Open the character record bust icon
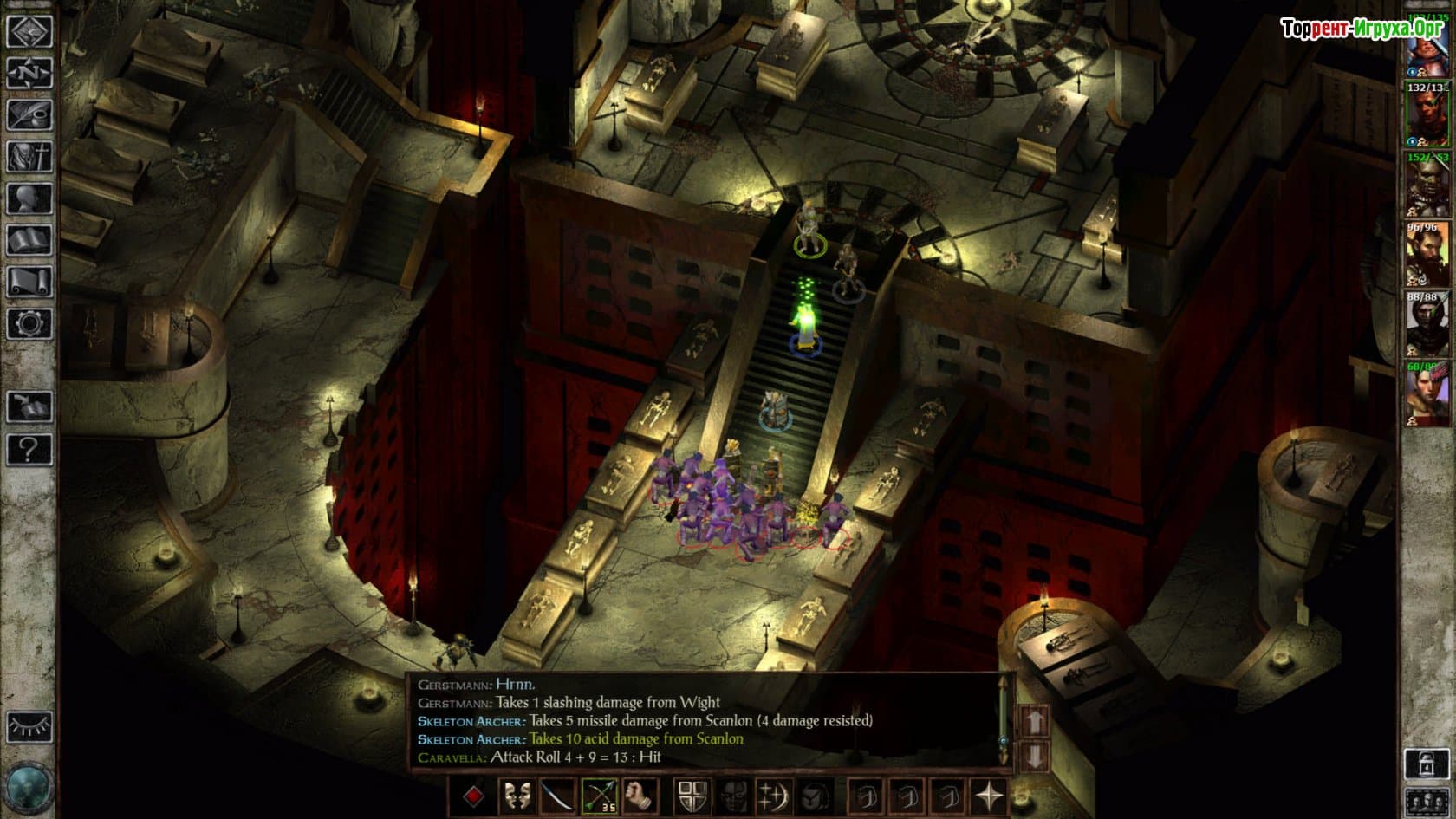Image resolution: width=1456 pixels, height=819 pixels. click(29, 198)
